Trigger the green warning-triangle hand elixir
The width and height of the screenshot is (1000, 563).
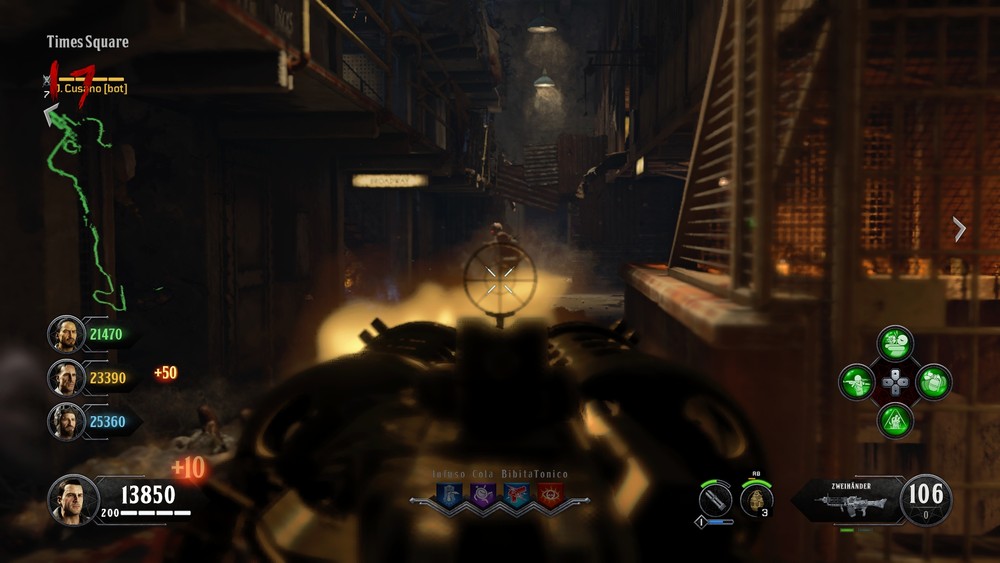click(895, 420)
